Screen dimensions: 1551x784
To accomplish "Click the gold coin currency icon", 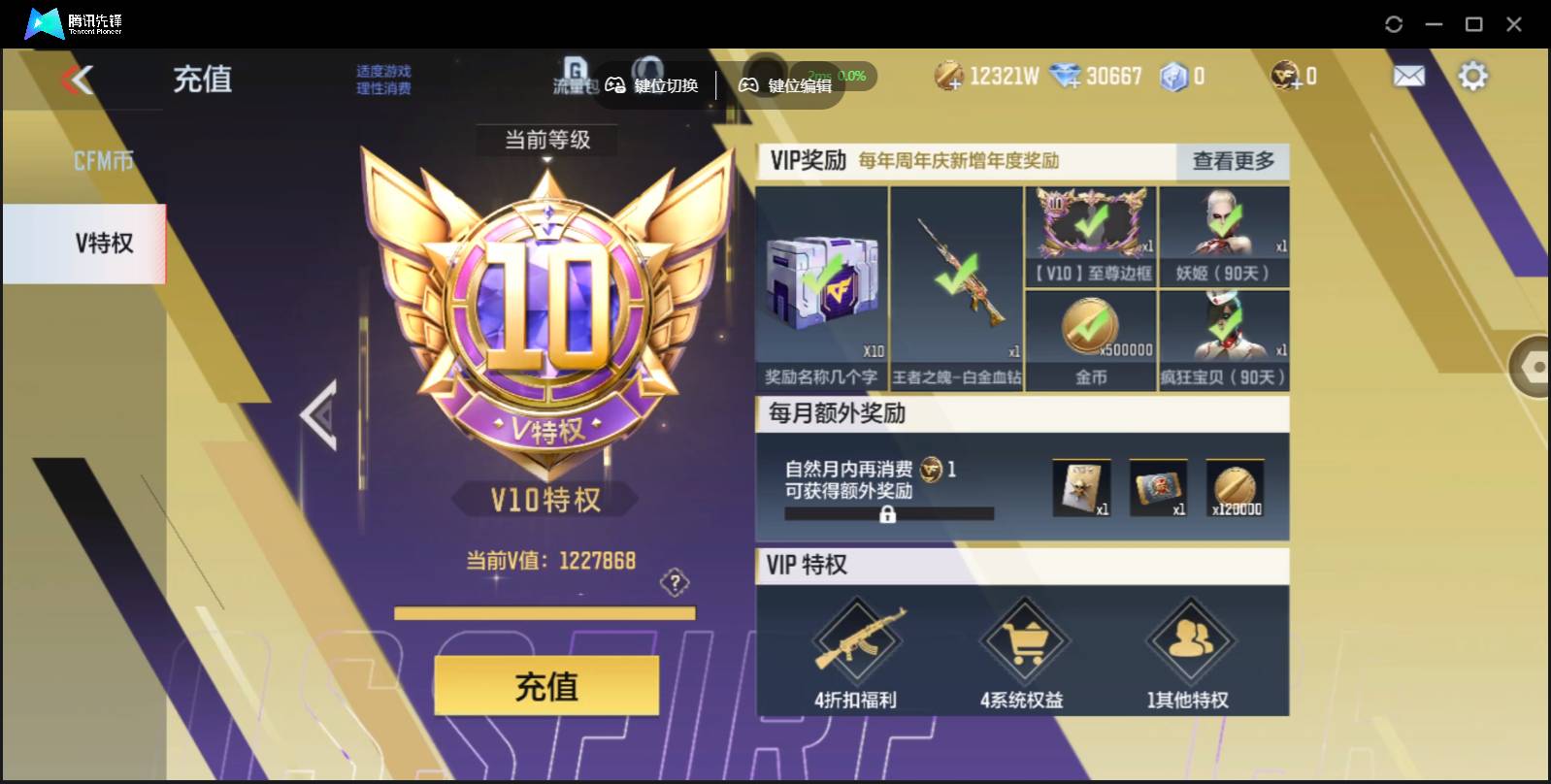I will (x=946, y=74).
